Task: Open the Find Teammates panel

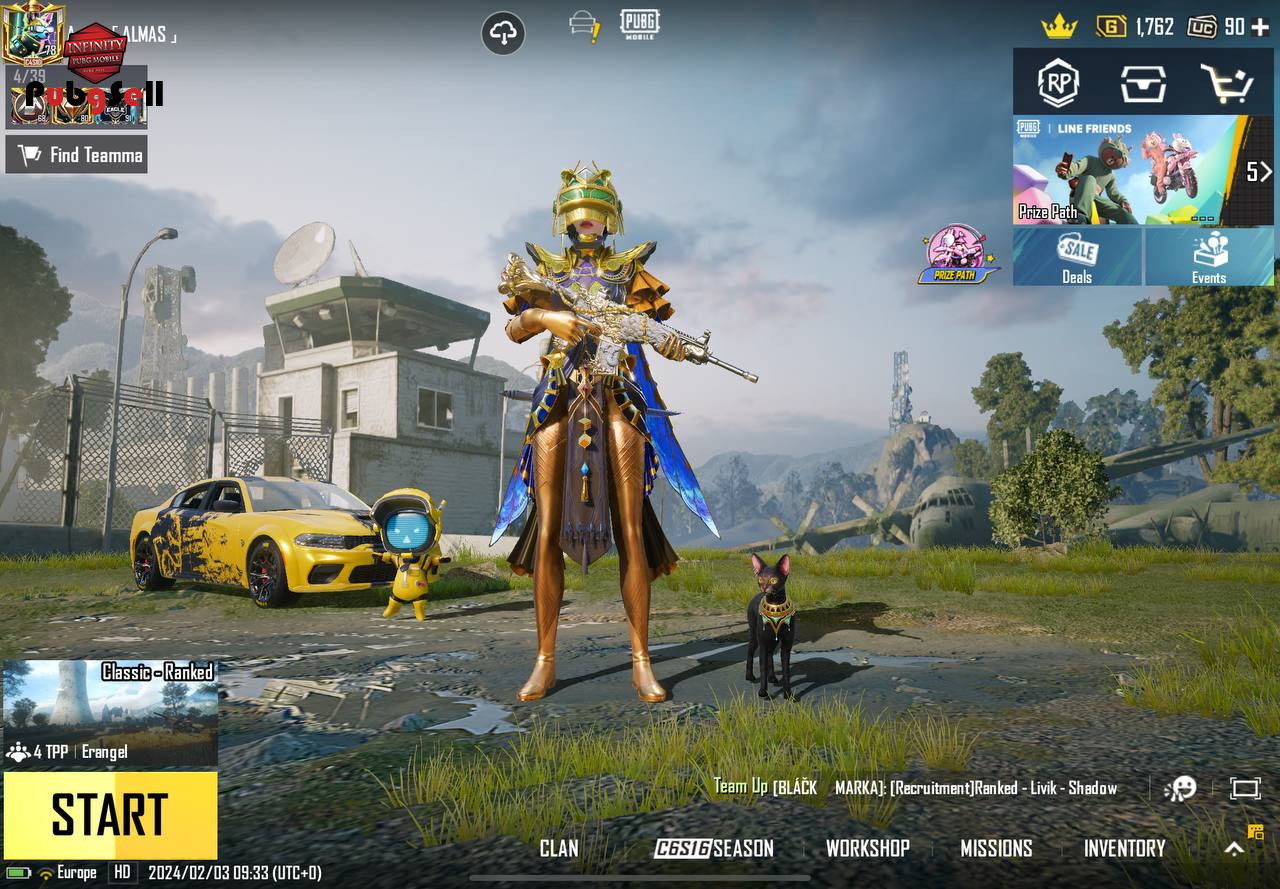Action: (77, 155)
